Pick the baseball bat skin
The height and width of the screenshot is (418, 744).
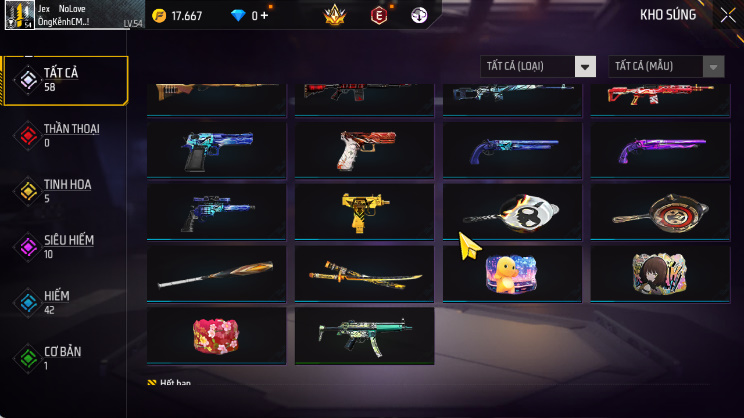[216, 273]
